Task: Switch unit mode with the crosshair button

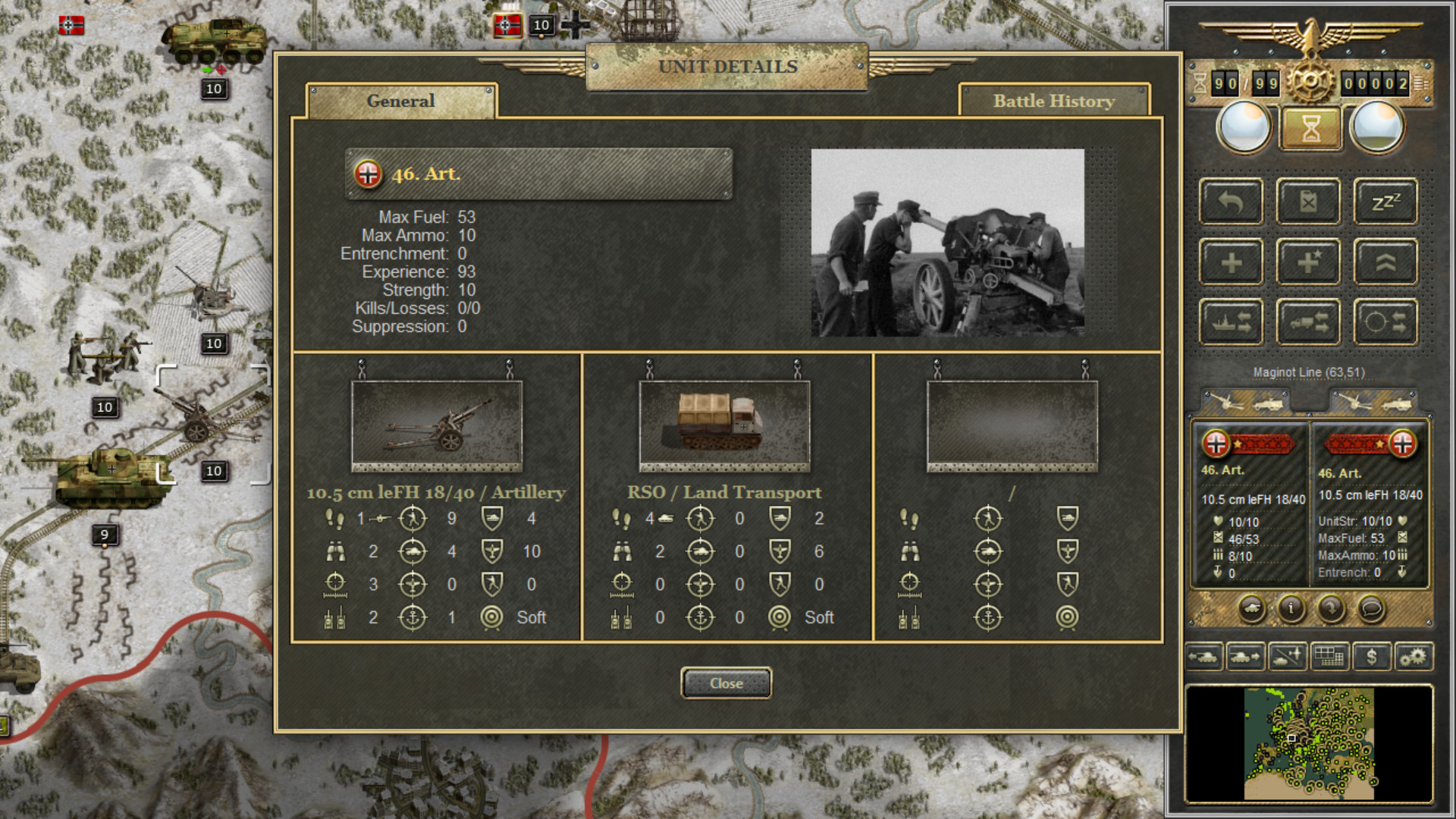Action: [1385, 322]
